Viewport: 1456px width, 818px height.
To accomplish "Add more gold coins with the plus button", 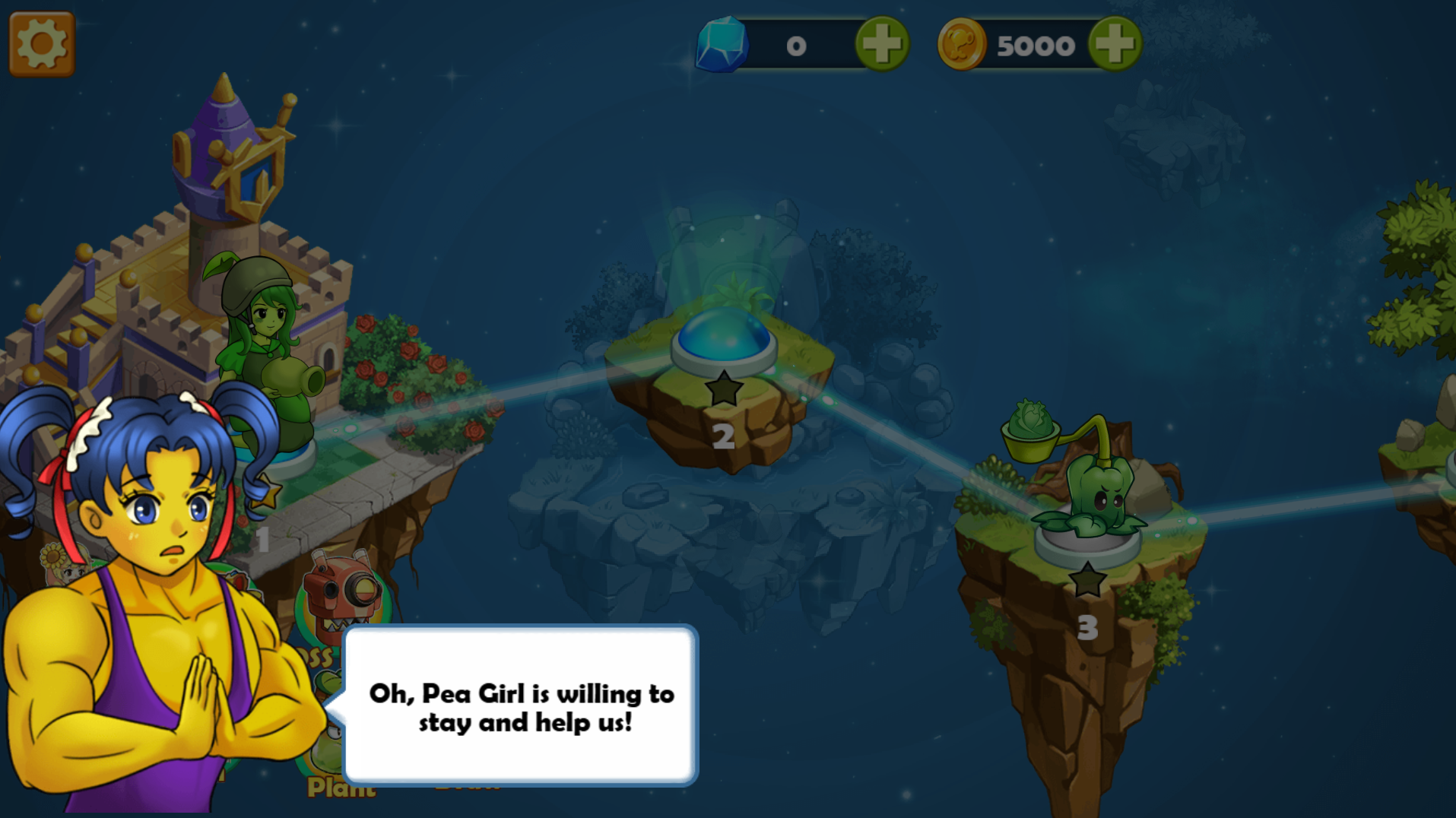I will coord(1115,44).
